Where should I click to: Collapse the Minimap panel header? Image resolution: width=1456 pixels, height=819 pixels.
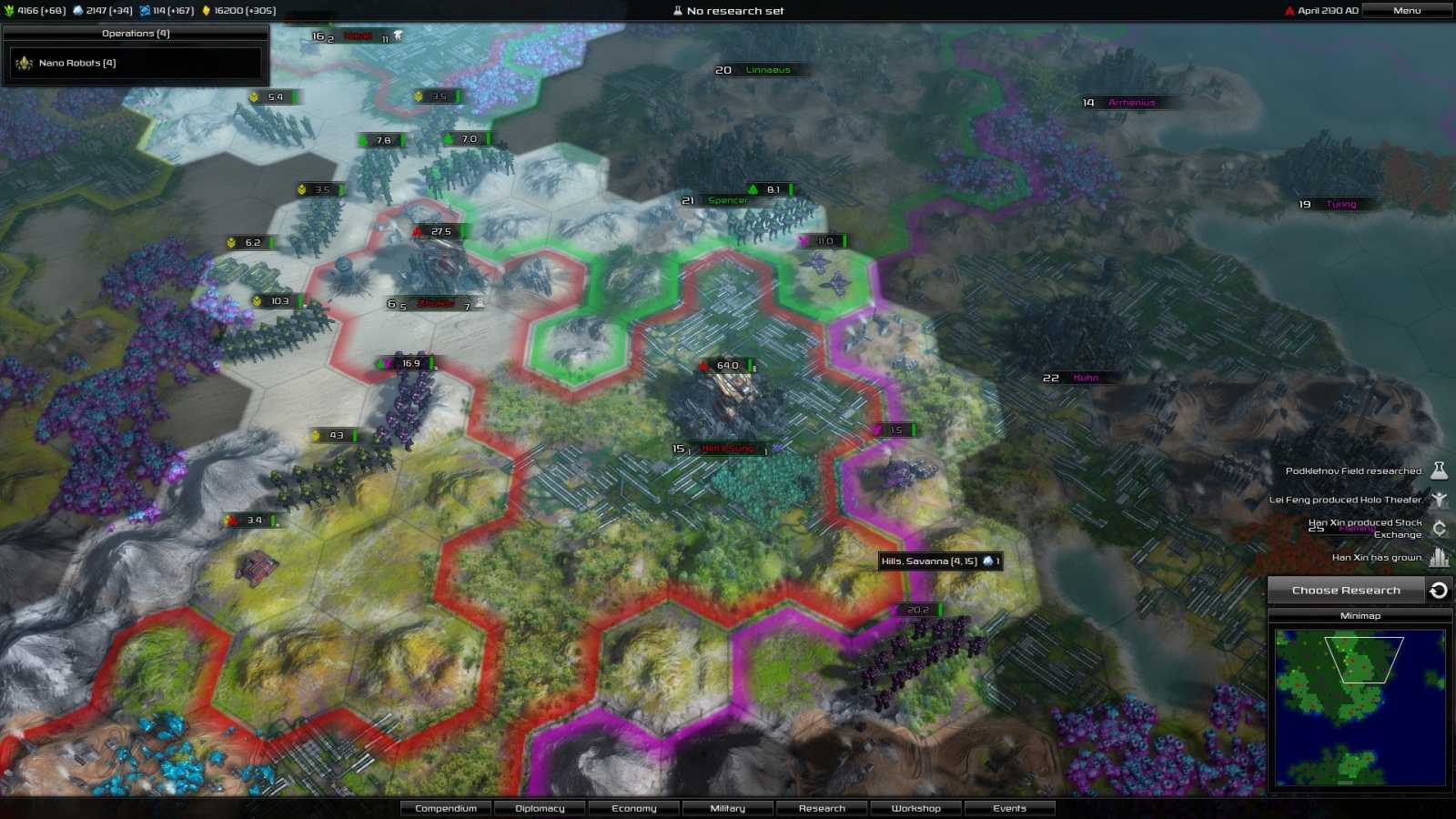coord(1360,615)
